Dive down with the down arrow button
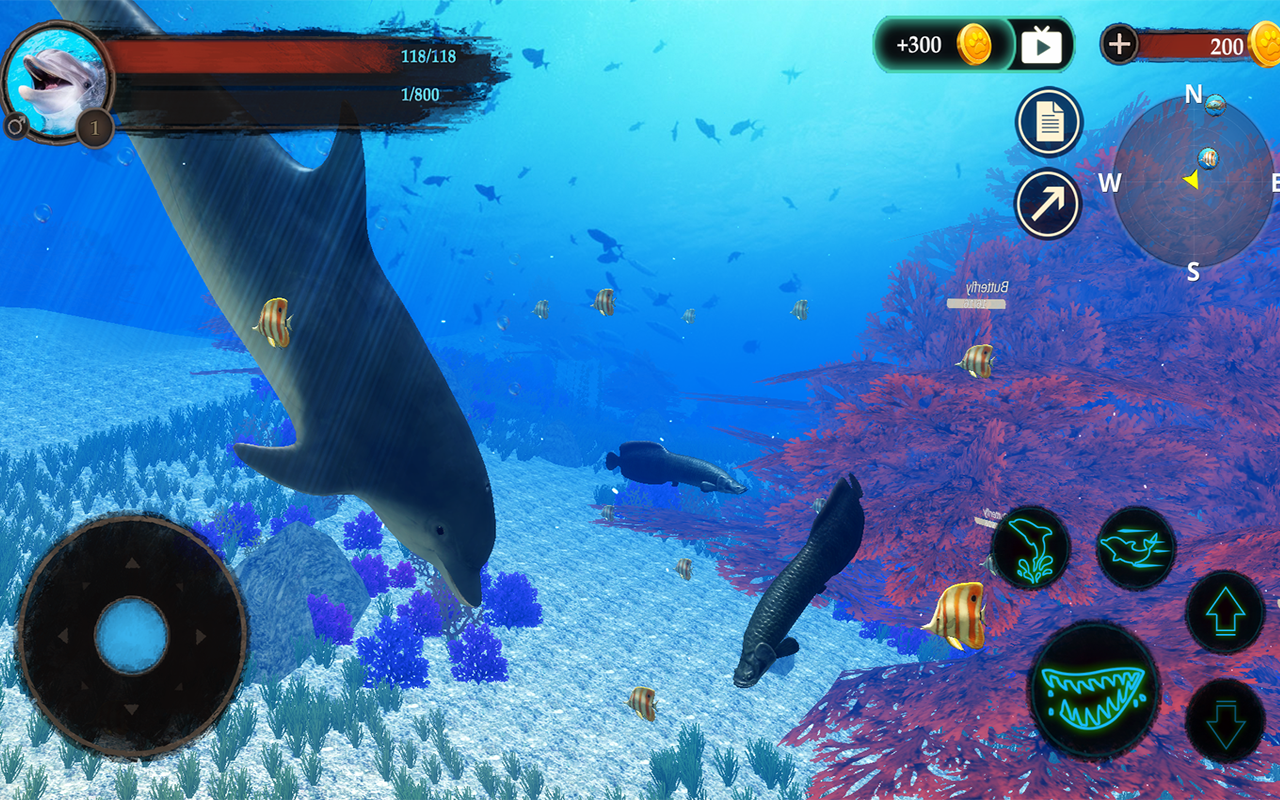1280x800 pixels. click(x=1225, y=721)
